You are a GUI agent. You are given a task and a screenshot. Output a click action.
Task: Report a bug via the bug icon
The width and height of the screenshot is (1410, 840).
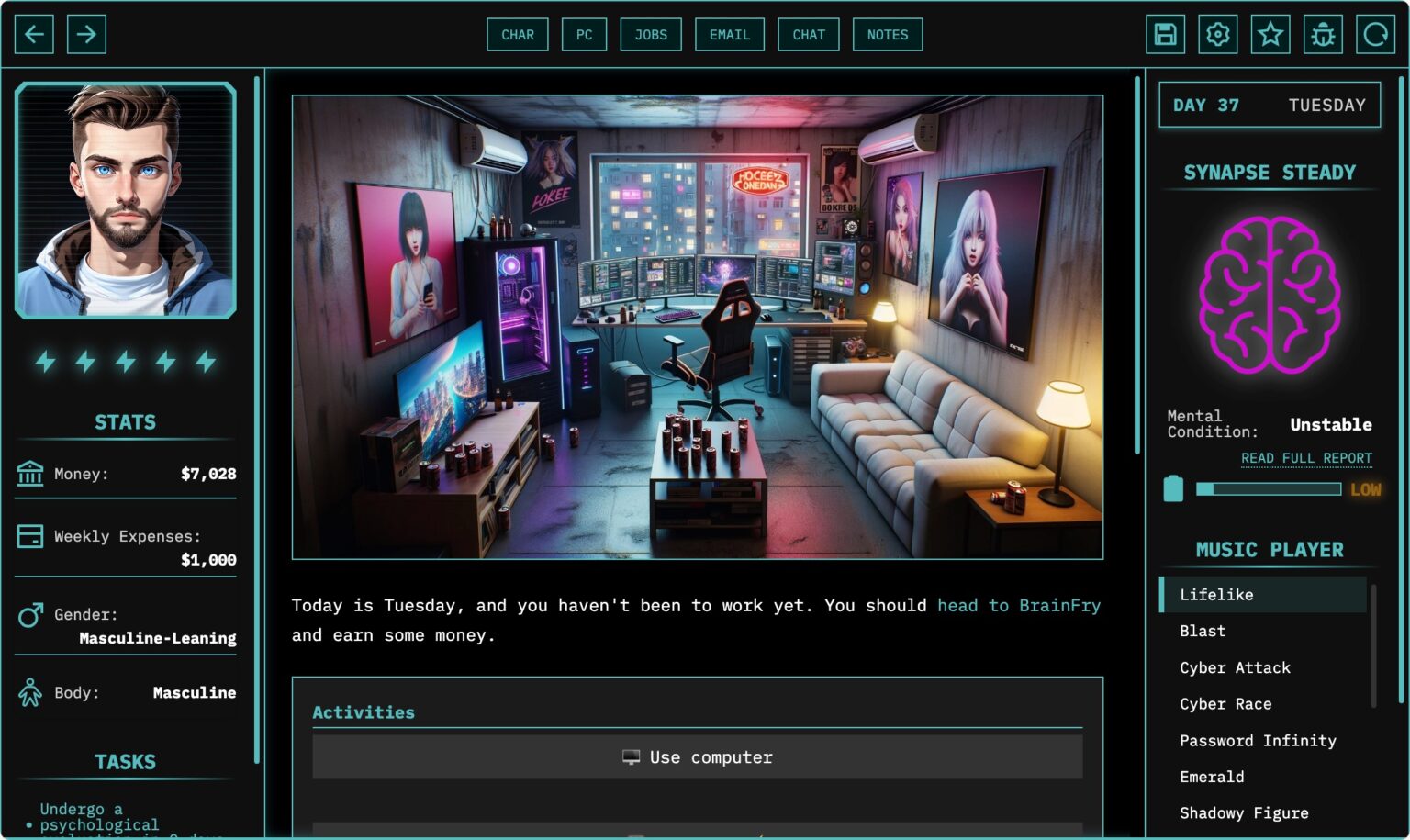(1323, 33)
